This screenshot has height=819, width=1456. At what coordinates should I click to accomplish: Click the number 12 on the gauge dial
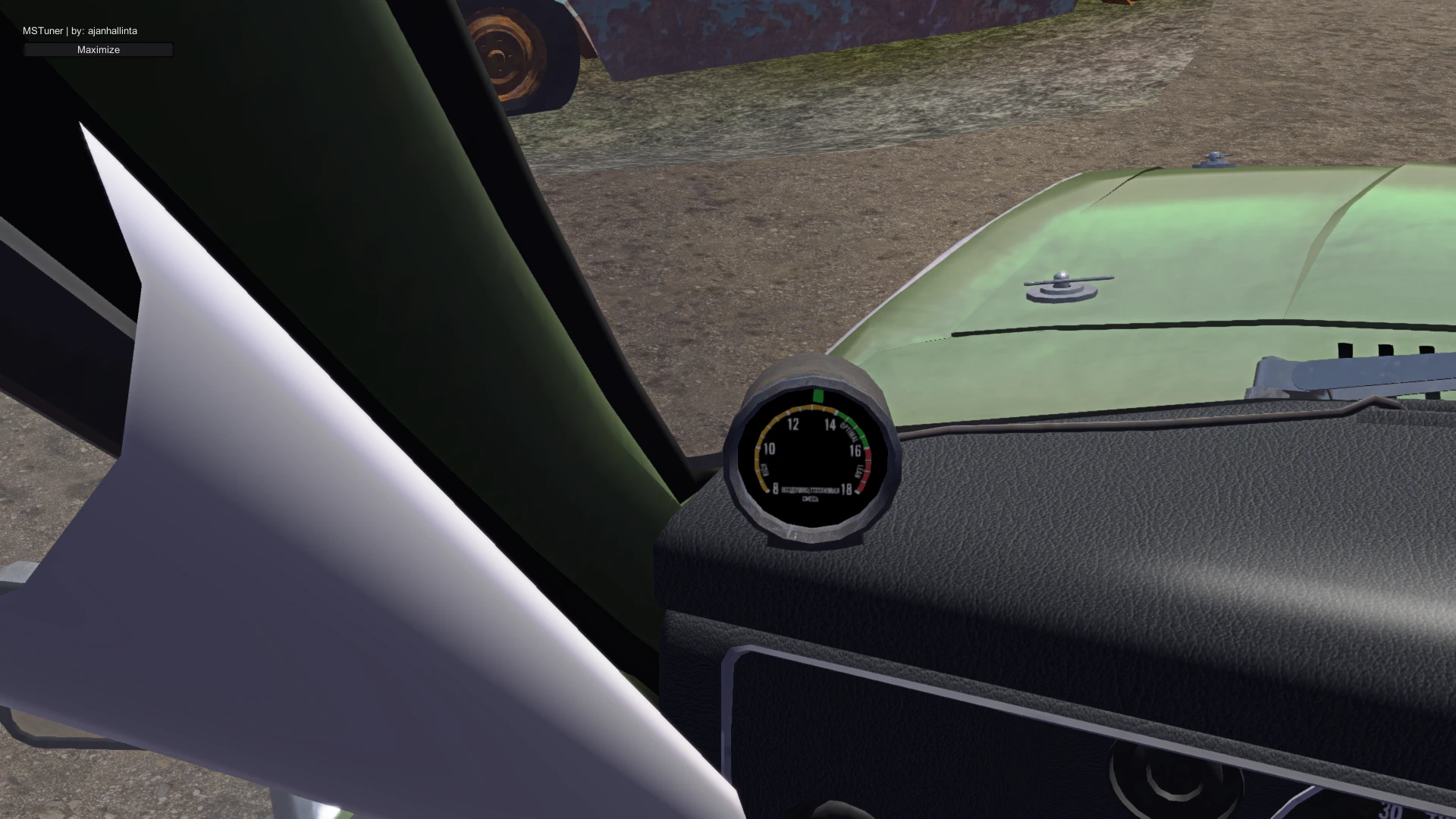coord(794,425)
